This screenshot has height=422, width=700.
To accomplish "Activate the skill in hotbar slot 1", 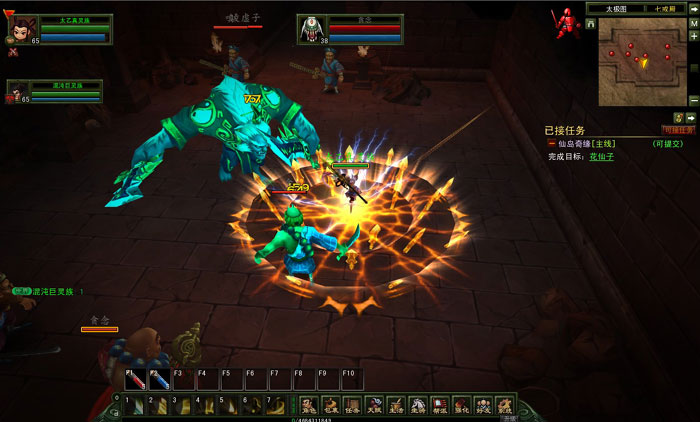I will 133,405.
